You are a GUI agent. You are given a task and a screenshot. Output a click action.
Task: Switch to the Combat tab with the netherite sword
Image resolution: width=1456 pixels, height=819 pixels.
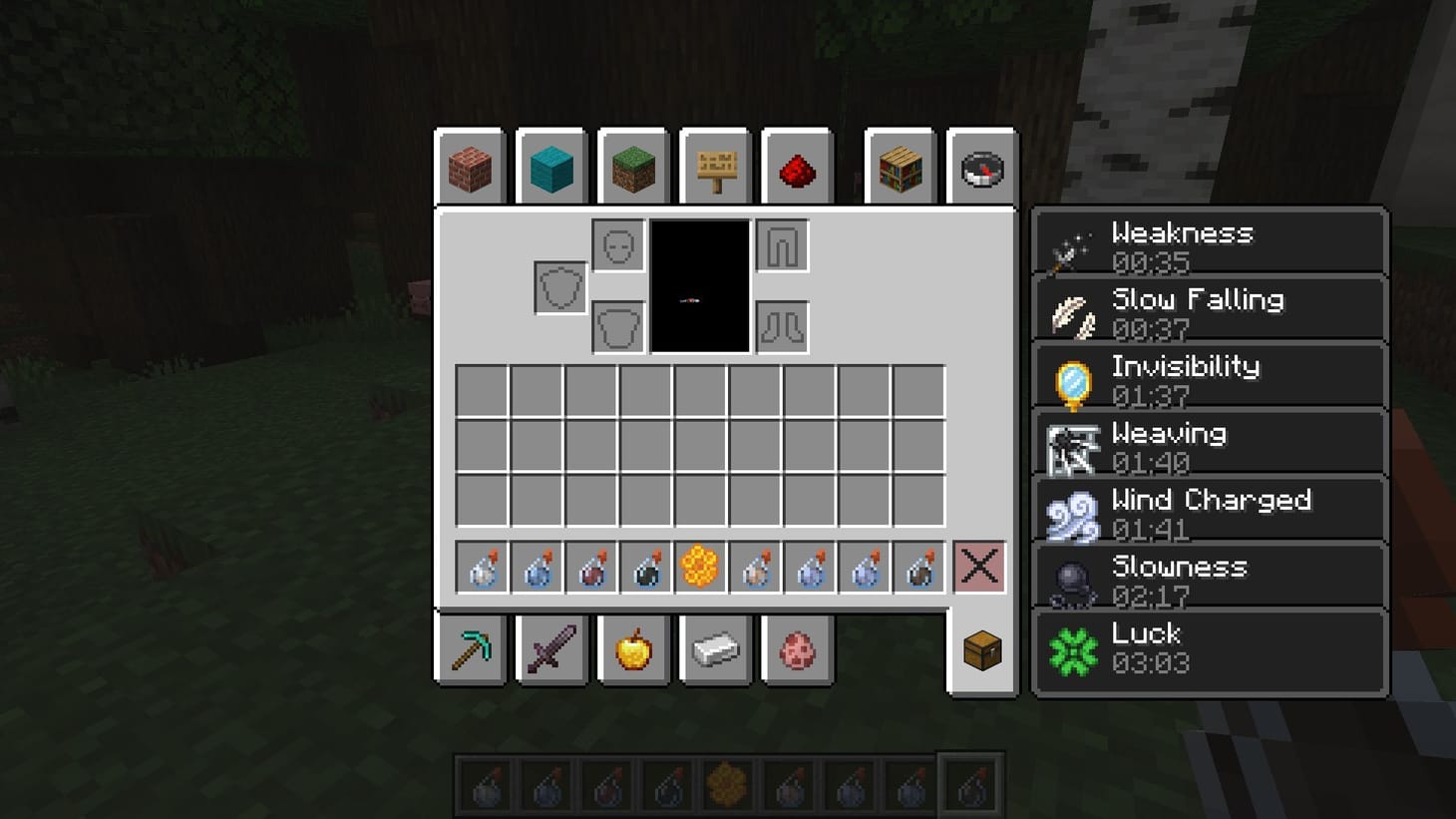[550, 650]
